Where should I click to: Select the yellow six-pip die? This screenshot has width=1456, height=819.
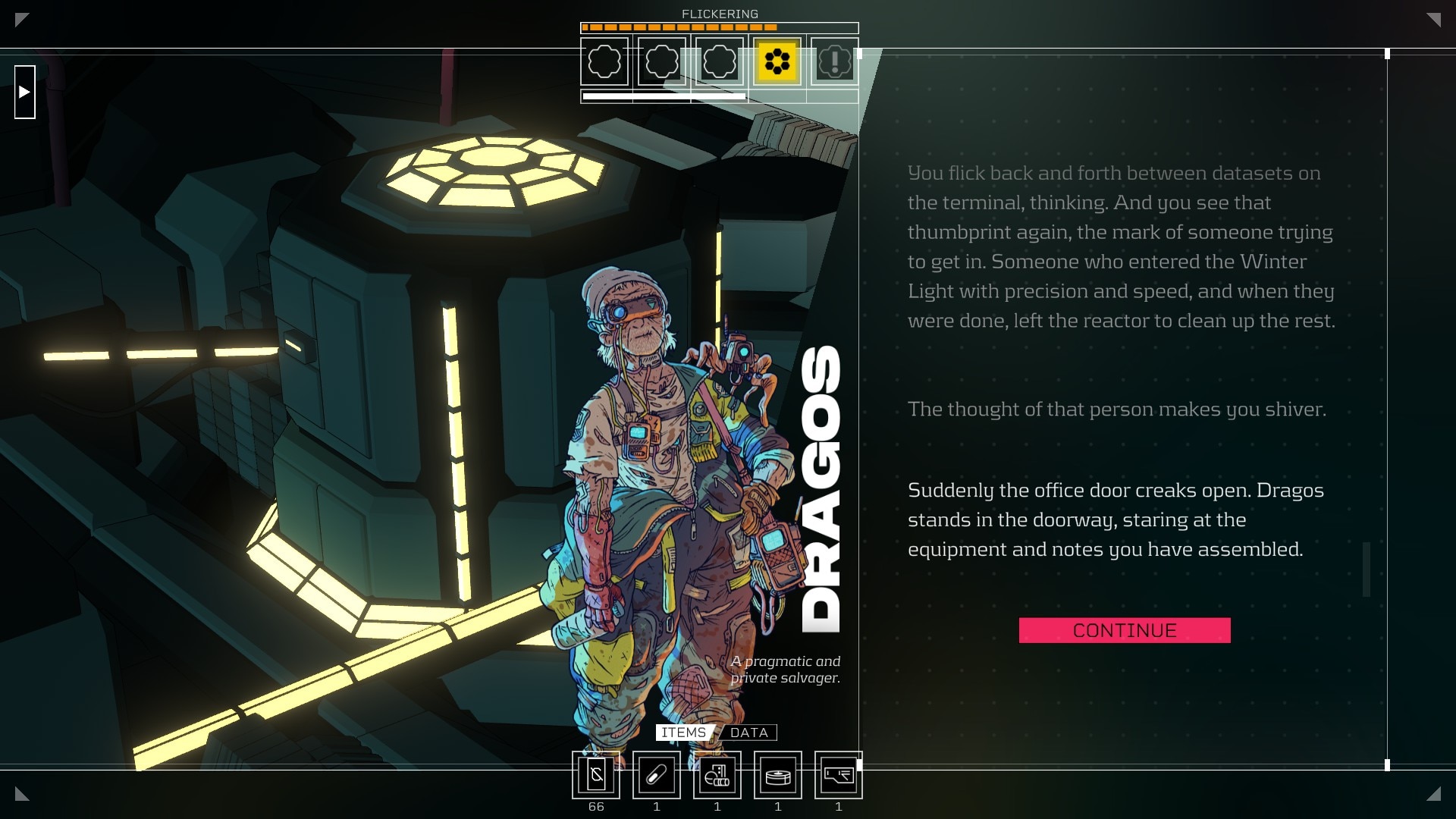click(x=777, y=61)
